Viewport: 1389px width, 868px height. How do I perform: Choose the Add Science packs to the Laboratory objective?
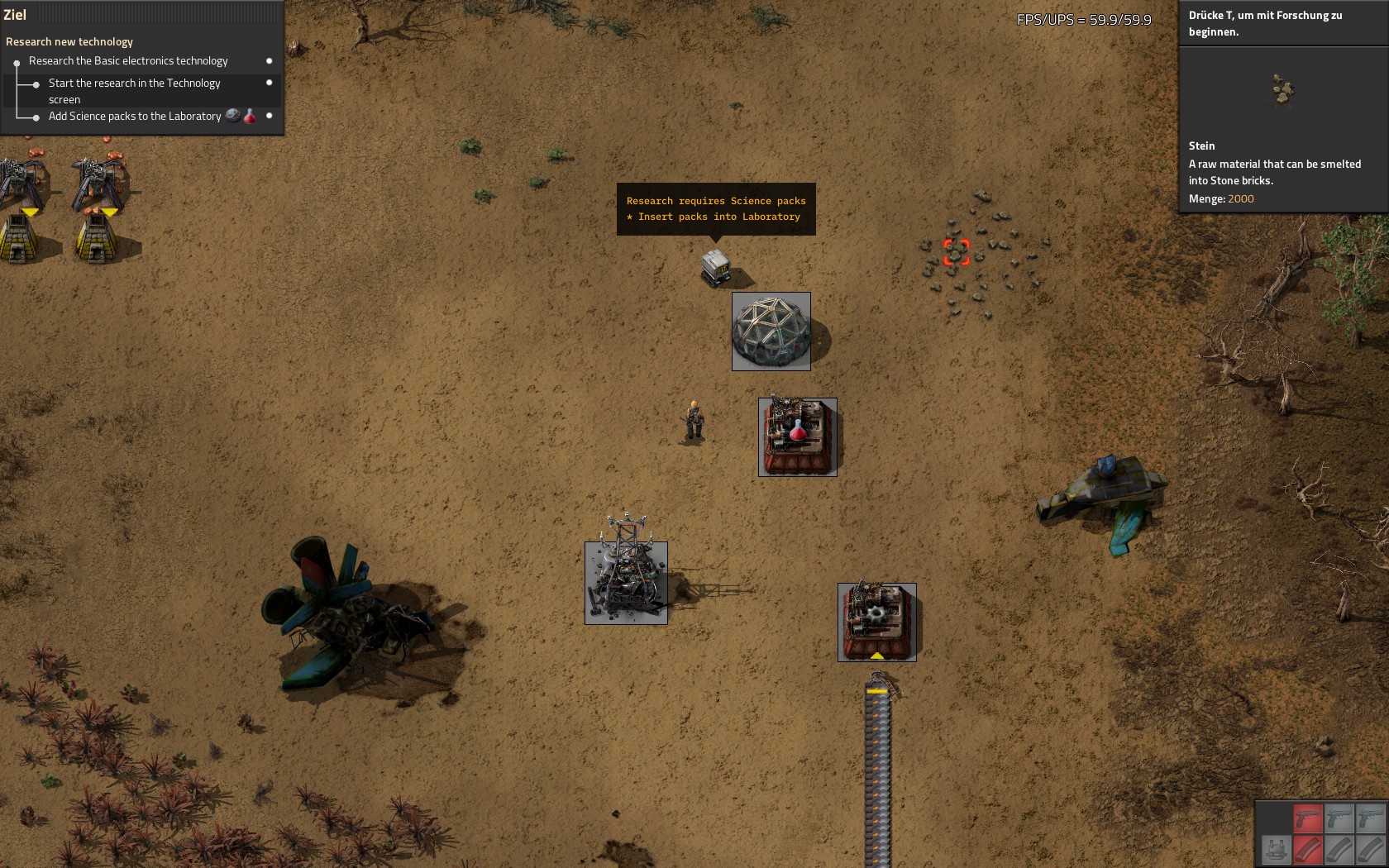(x=134, y=117)
